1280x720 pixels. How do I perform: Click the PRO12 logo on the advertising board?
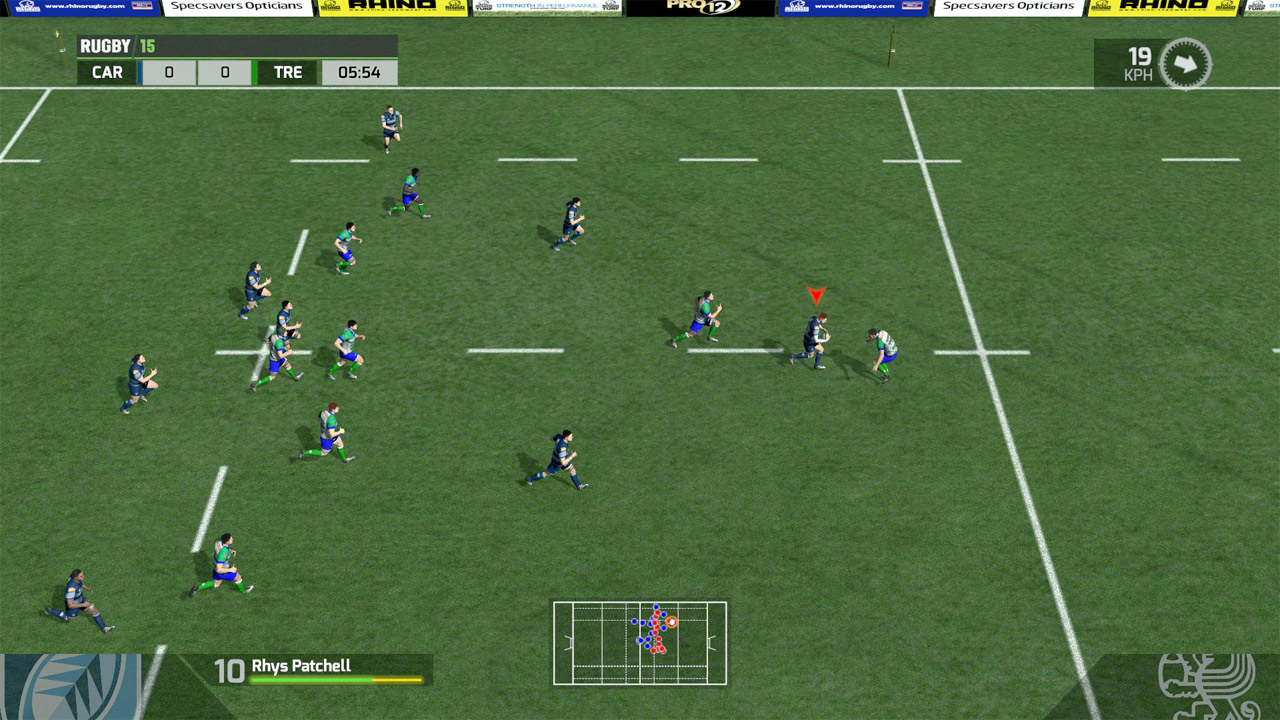[700, 8]
